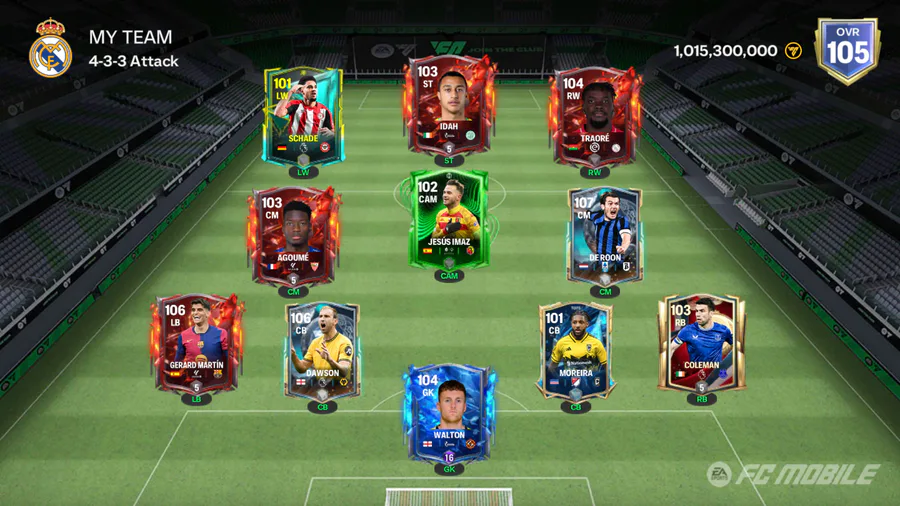Select the Schade LW player card
Screen dimensions: 900x506
303,115
